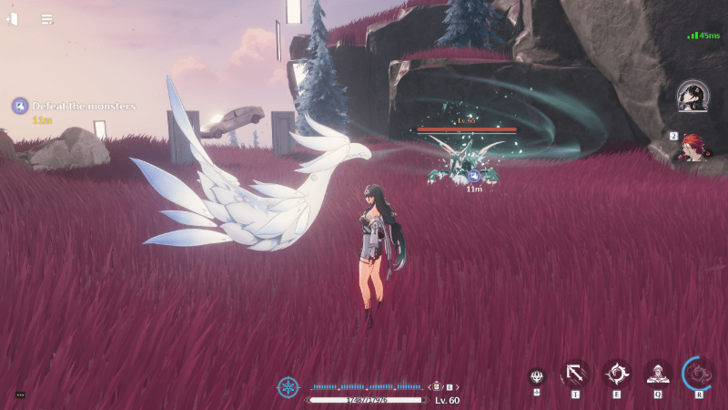Click the small flame crest icon
728x410 pixels.
[537, 377]
